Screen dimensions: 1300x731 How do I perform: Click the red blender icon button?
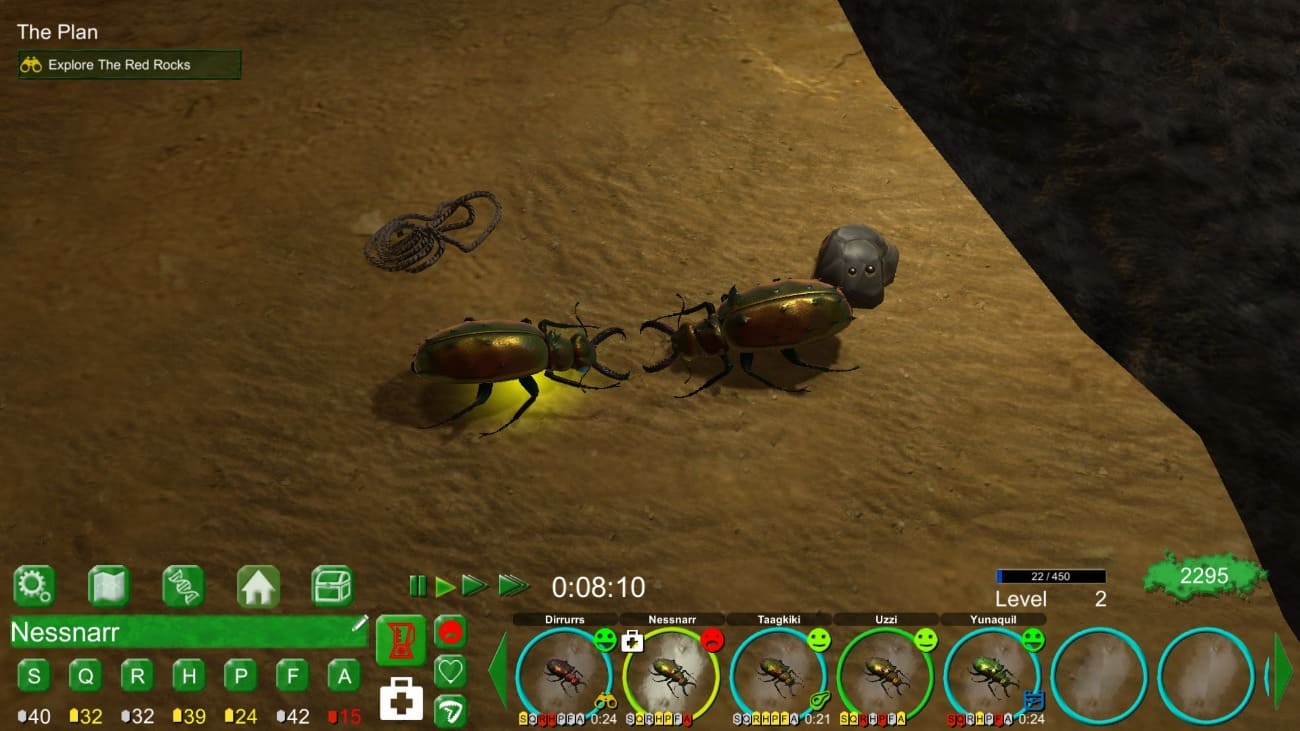[x=400, y=640]
